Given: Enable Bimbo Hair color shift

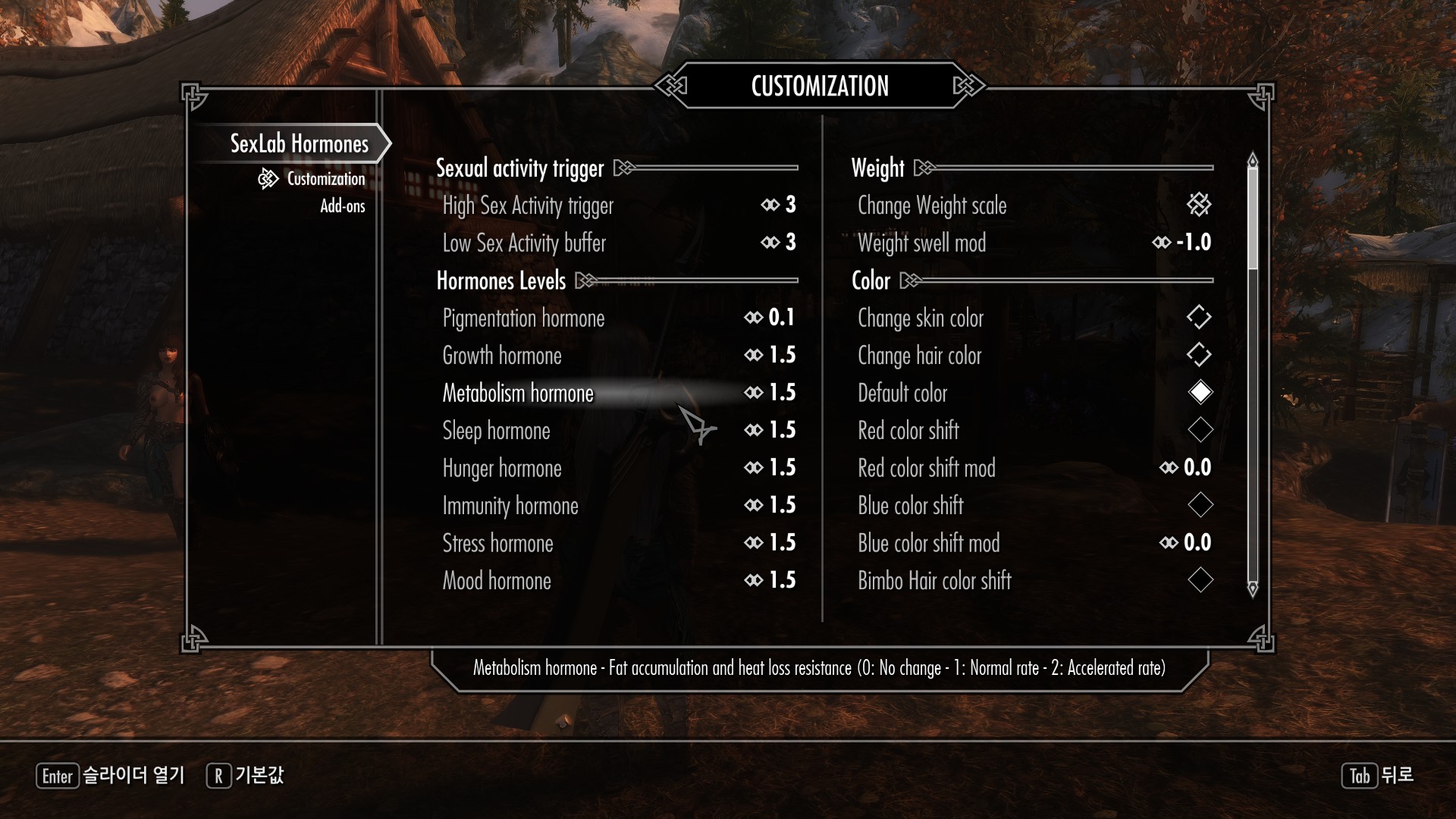Looking at the screenshot, I should point(1200,581).
